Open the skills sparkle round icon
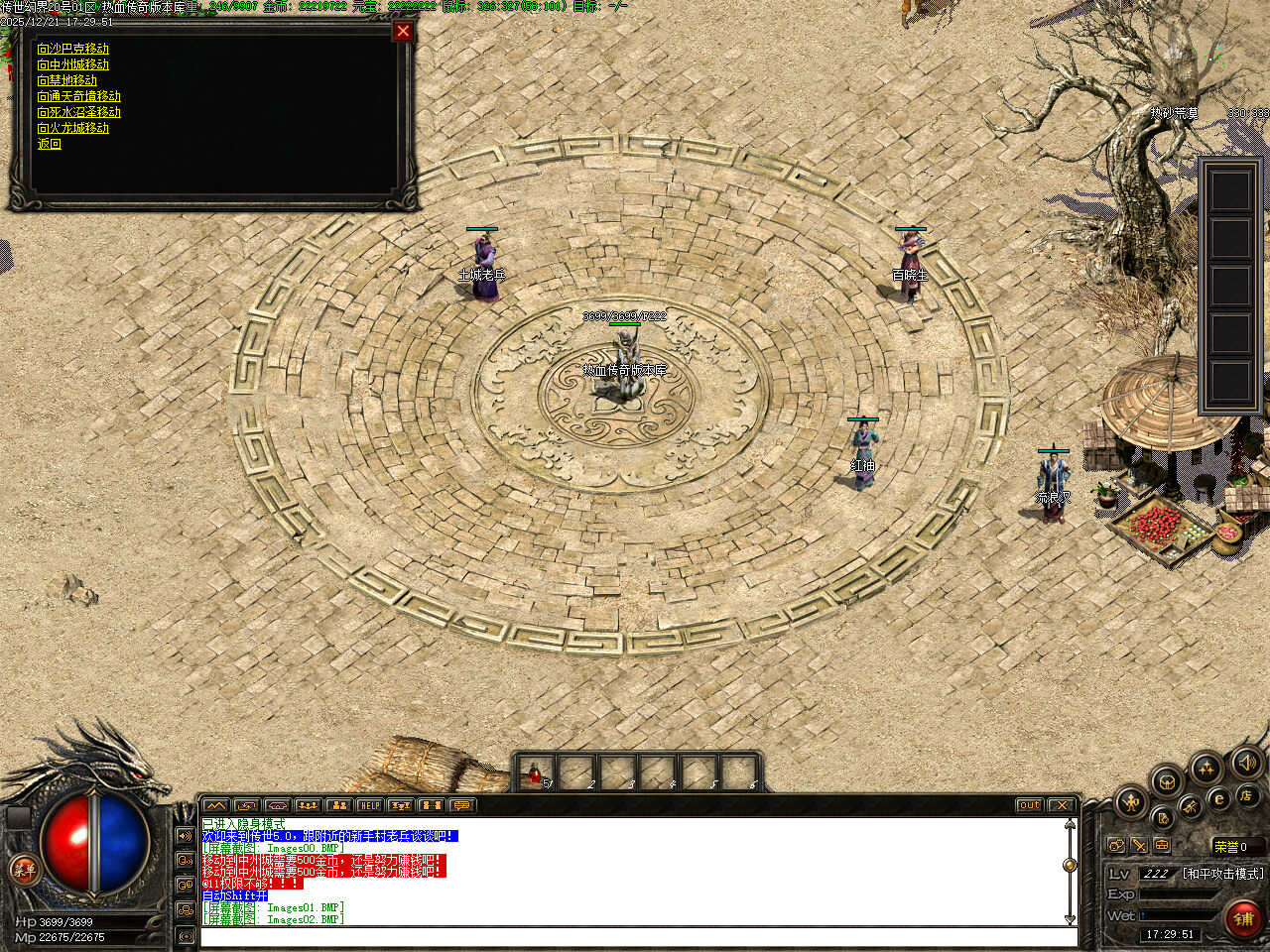The image size is (1270, 952). [1206, 768]
